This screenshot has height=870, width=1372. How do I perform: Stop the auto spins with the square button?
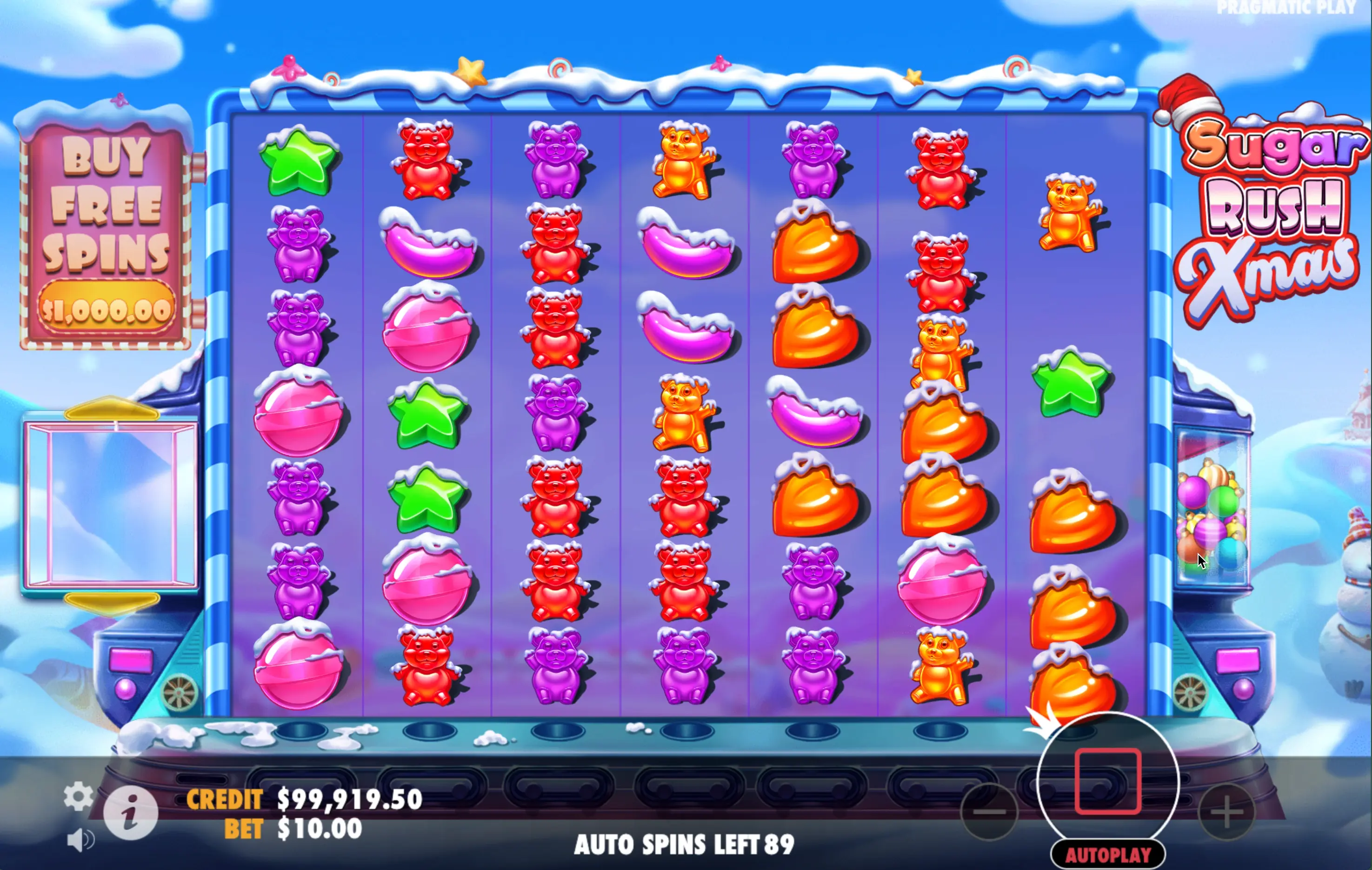point(1107,782)
